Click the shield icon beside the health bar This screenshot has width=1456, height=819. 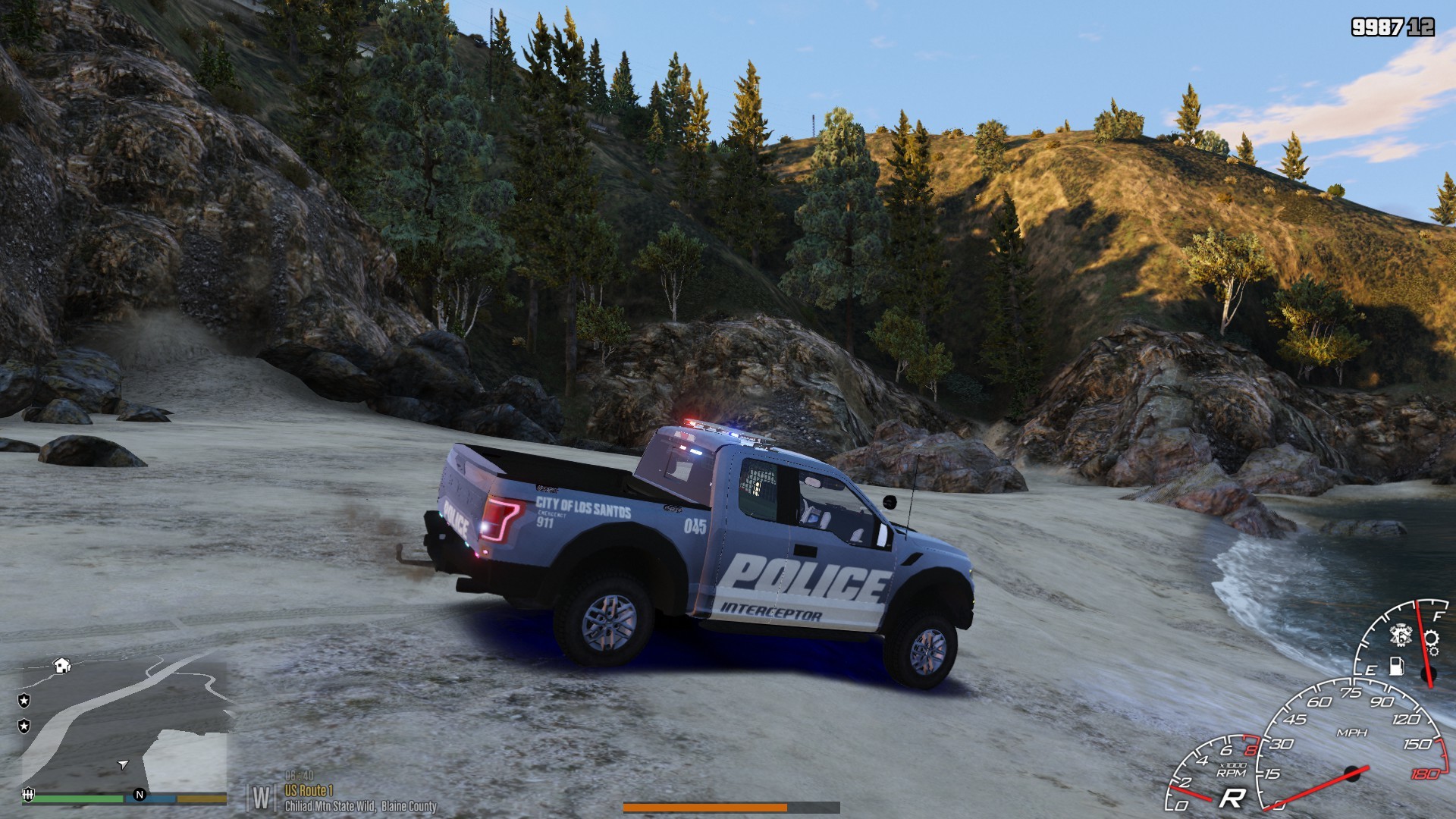pyautogui.click(x=28, y=795)
